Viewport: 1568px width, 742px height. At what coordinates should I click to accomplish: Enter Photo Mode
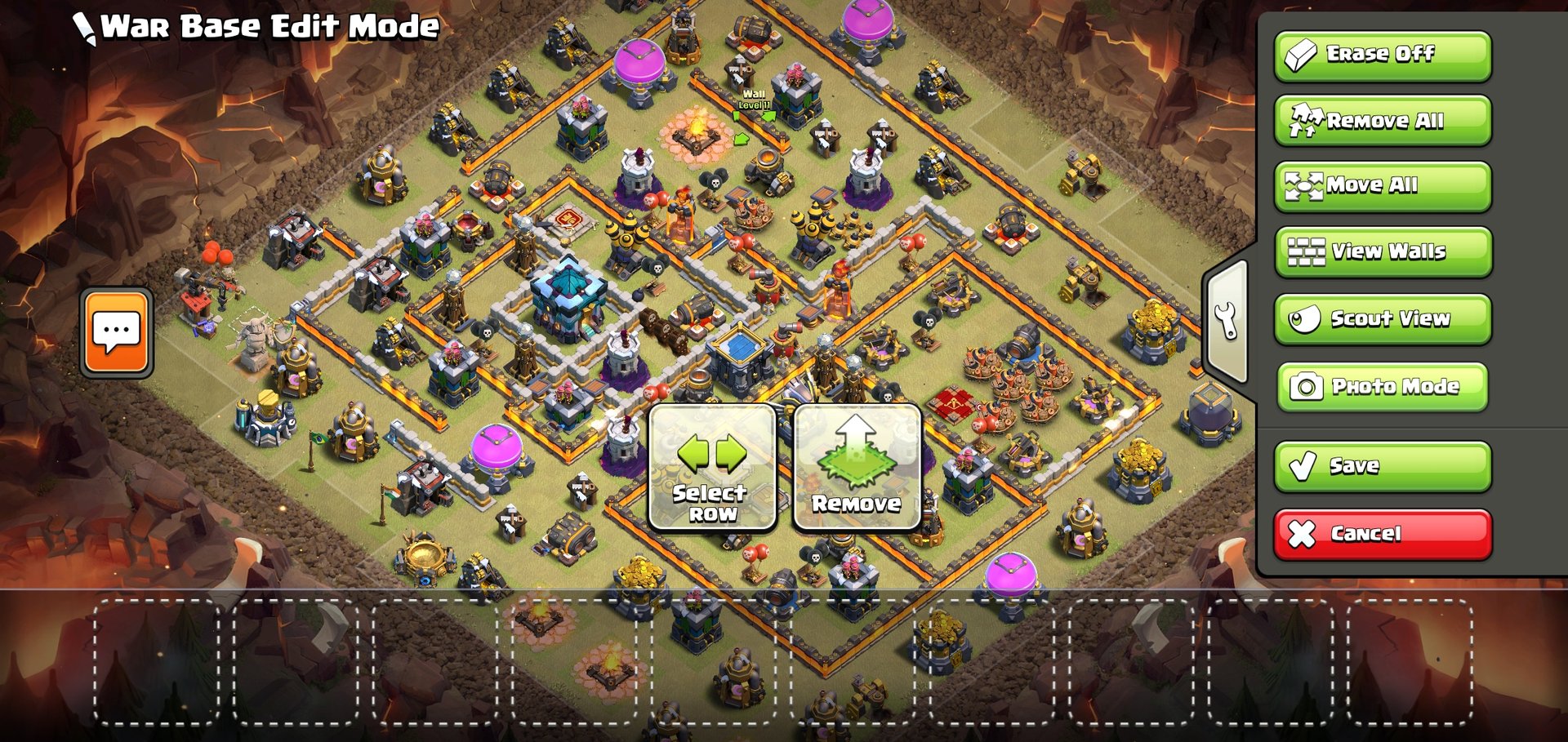[1382, 387]
